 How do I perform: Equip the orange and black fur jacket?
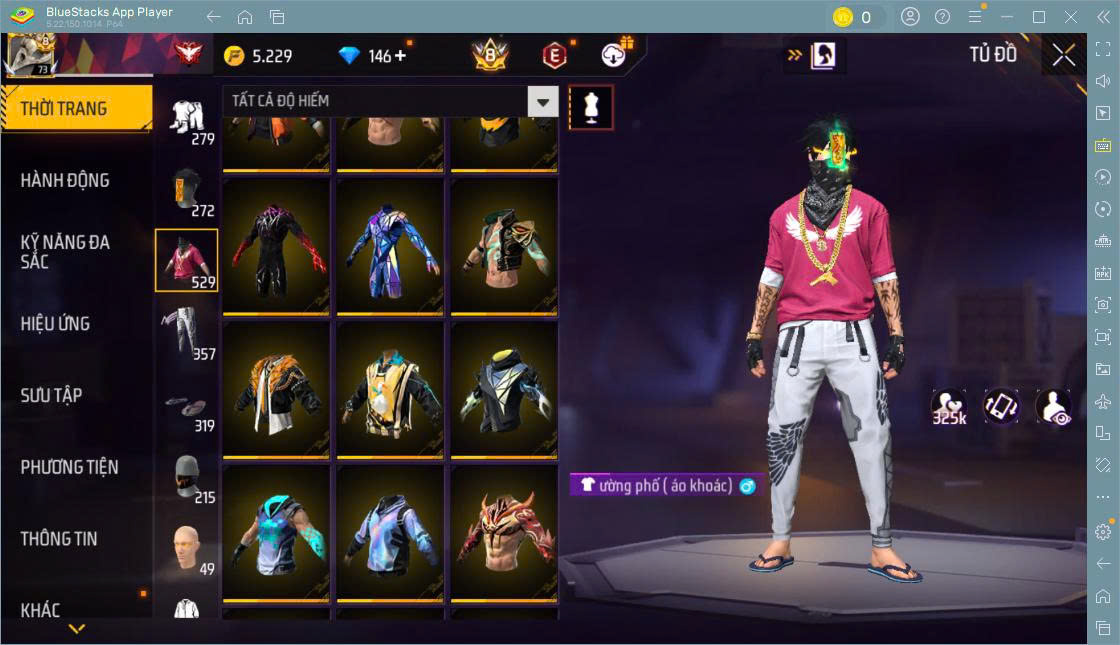coord(276,388)
